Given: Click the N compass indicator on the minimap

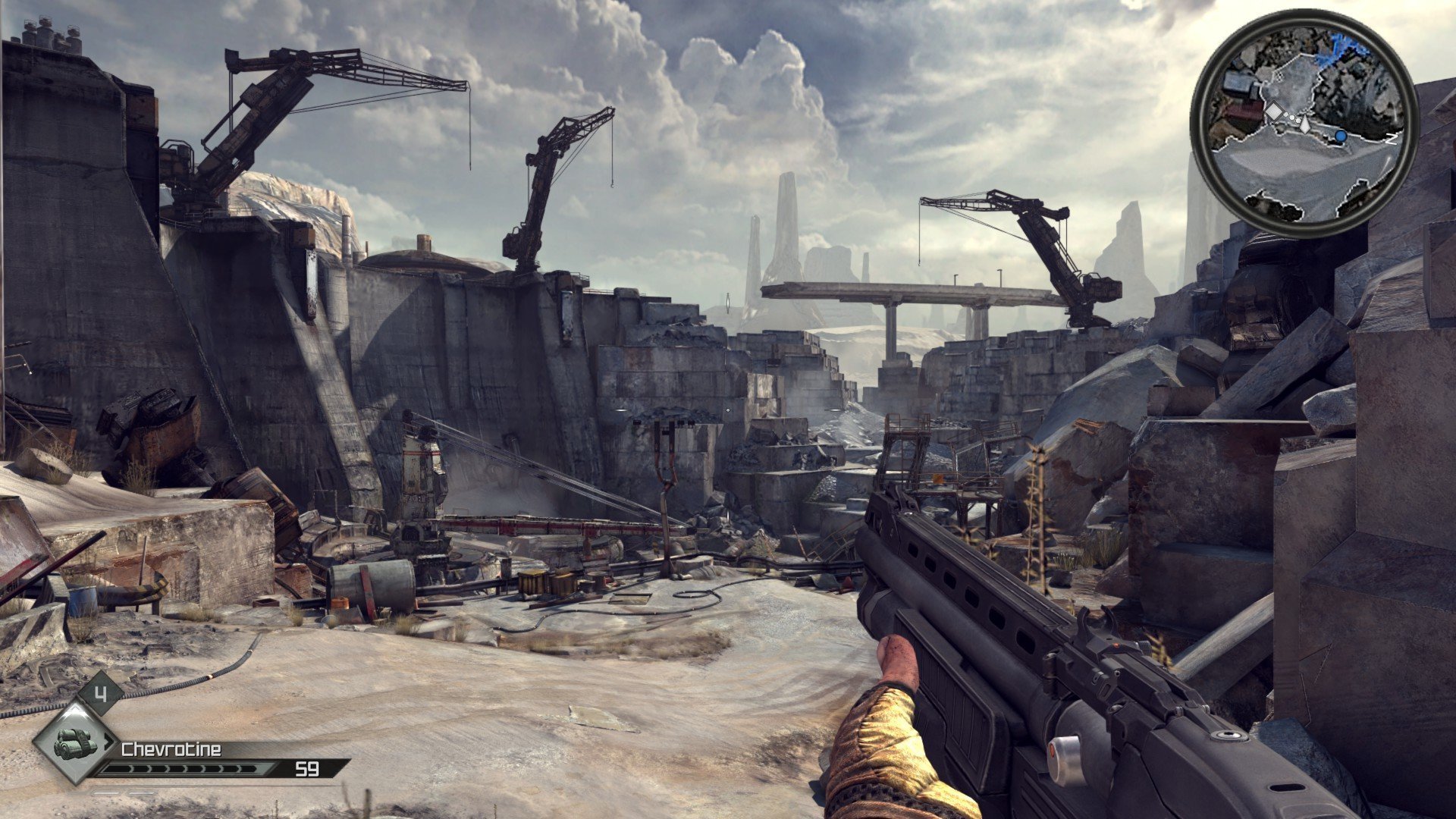Looking at the screenshot, I should tap(1392, 140).
